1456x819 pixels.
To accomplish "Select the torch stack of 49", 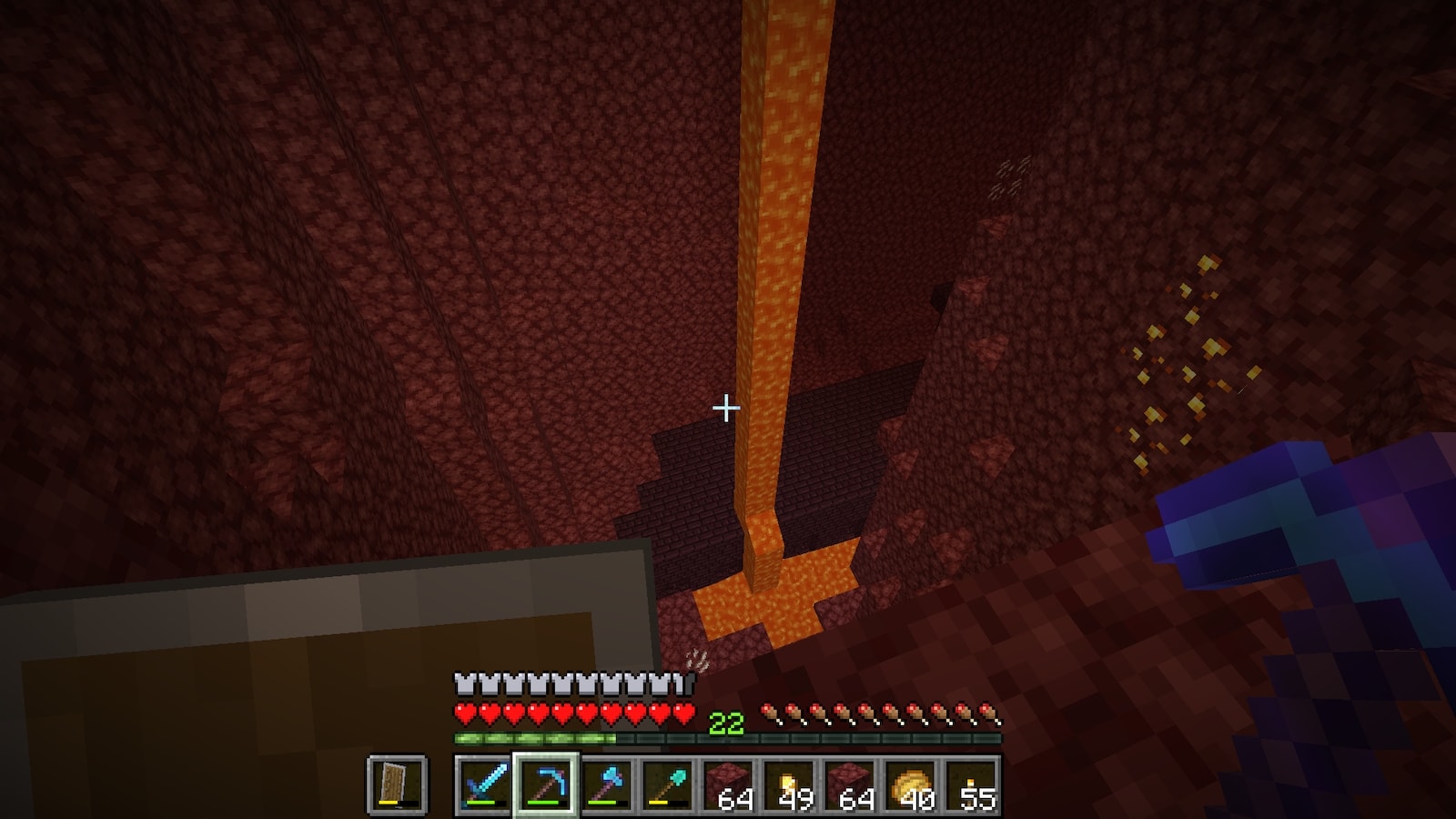I will pos(789,784).
